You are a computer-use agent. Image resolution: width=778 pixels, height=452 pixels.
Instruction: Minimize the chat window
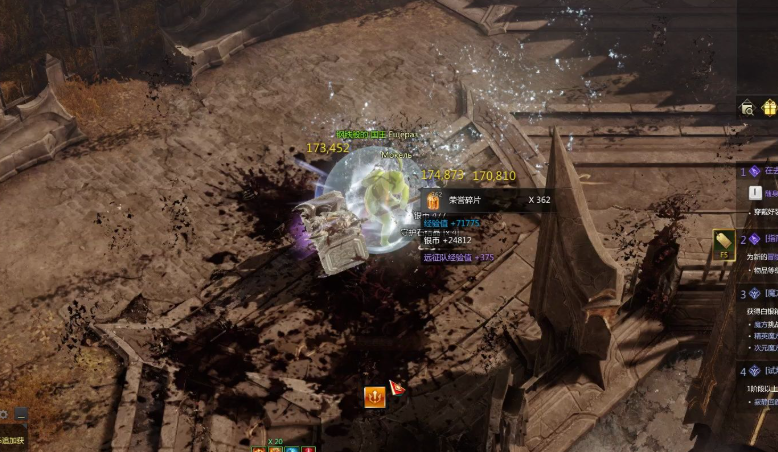[21, 413]
